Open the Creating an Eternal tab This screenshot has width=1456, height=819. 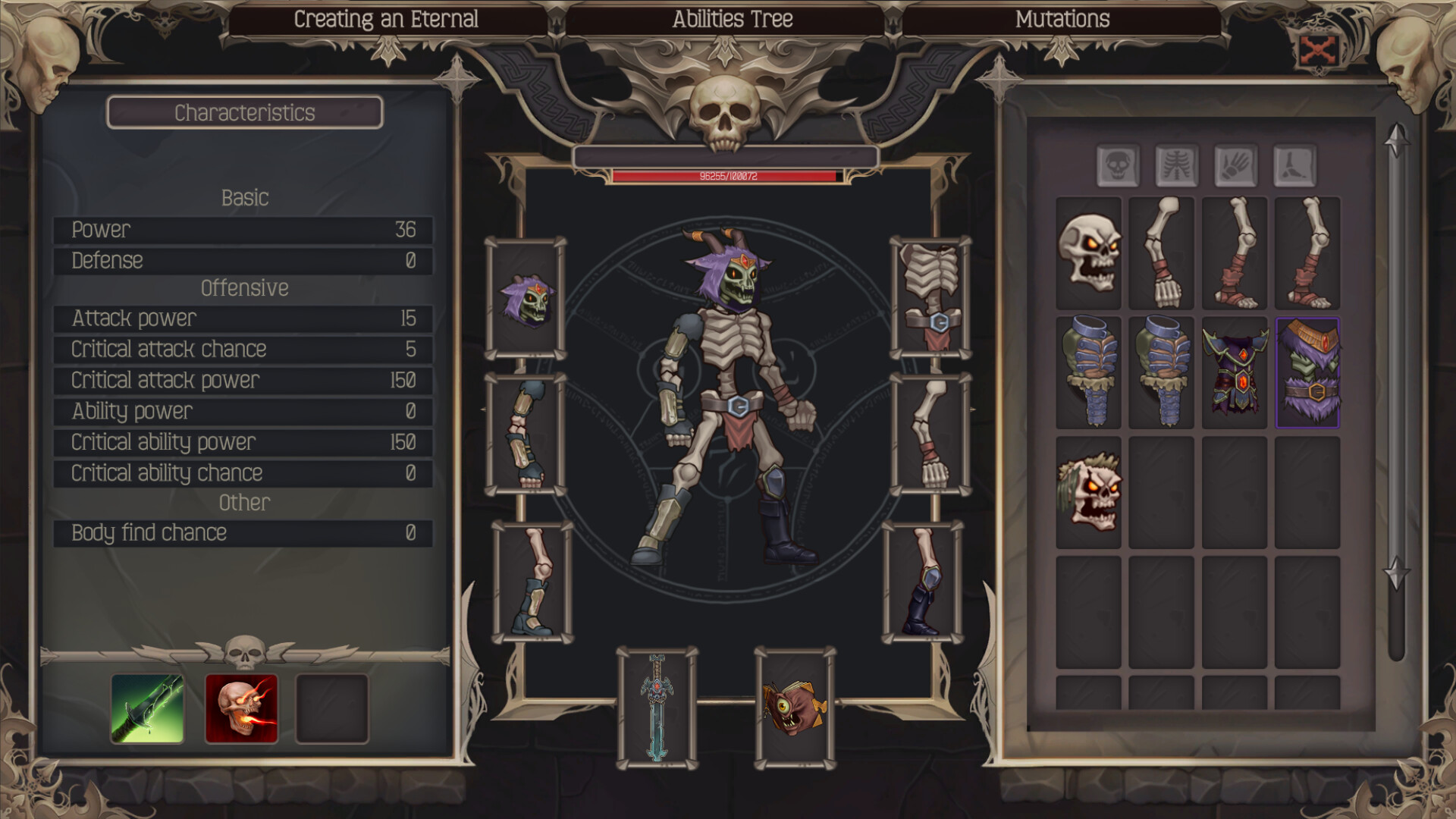[x=387, y=18]
